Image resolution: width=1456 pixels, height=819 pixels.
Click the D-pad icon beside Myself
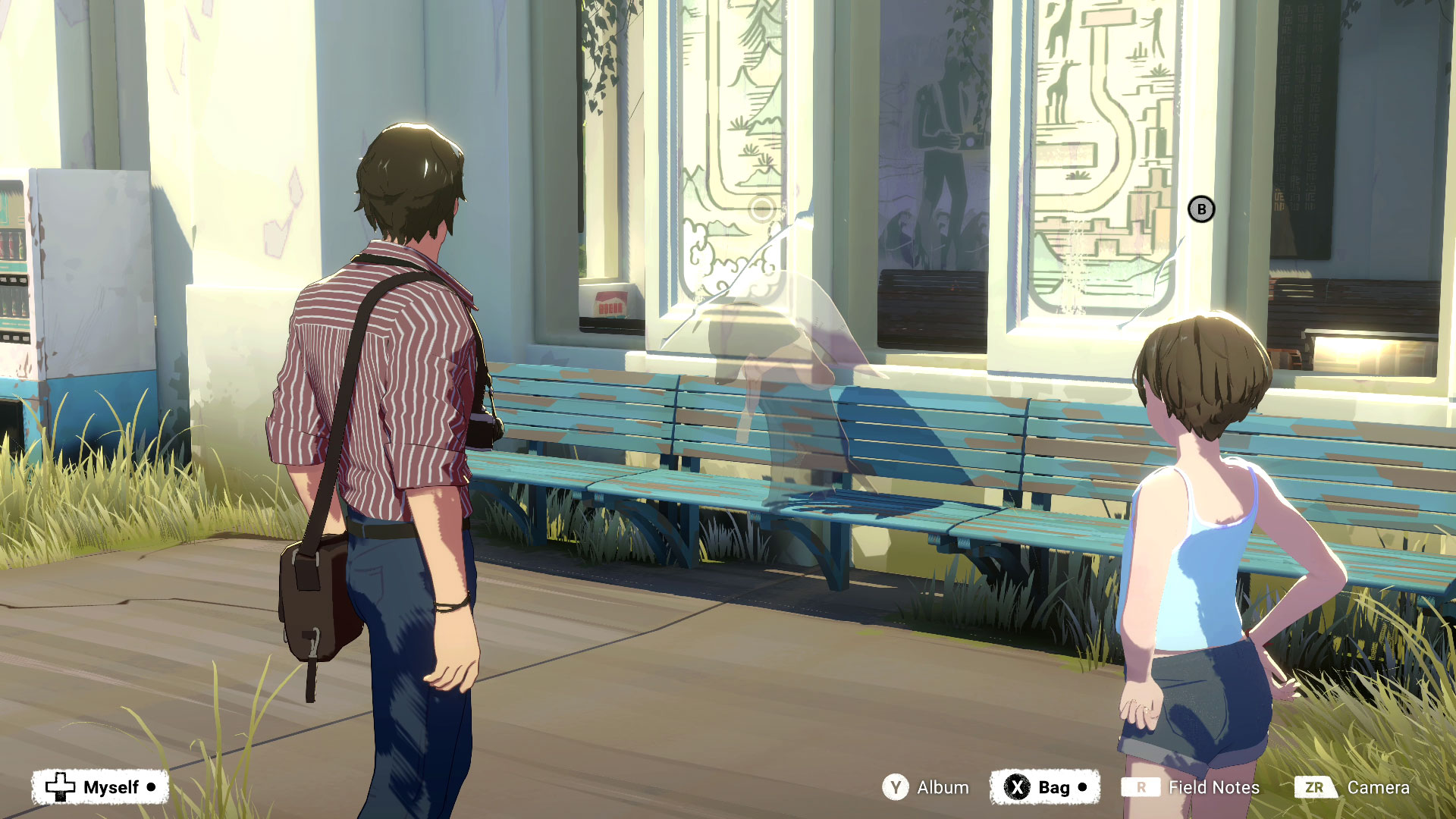pyautogui.click(x=59, y=786)
